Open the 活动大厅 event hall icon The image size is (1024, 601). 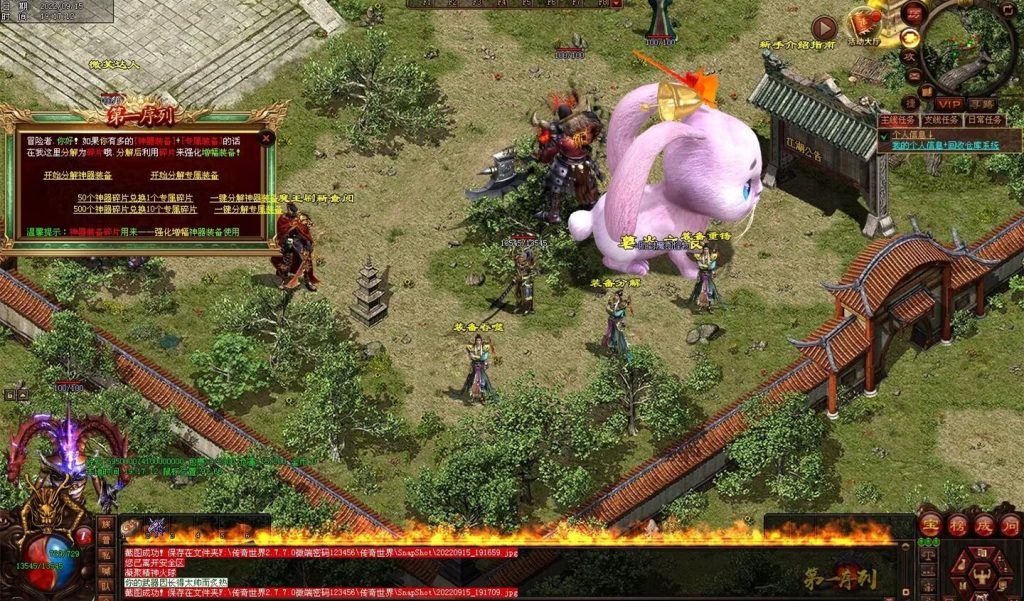[x=864, y=25]
